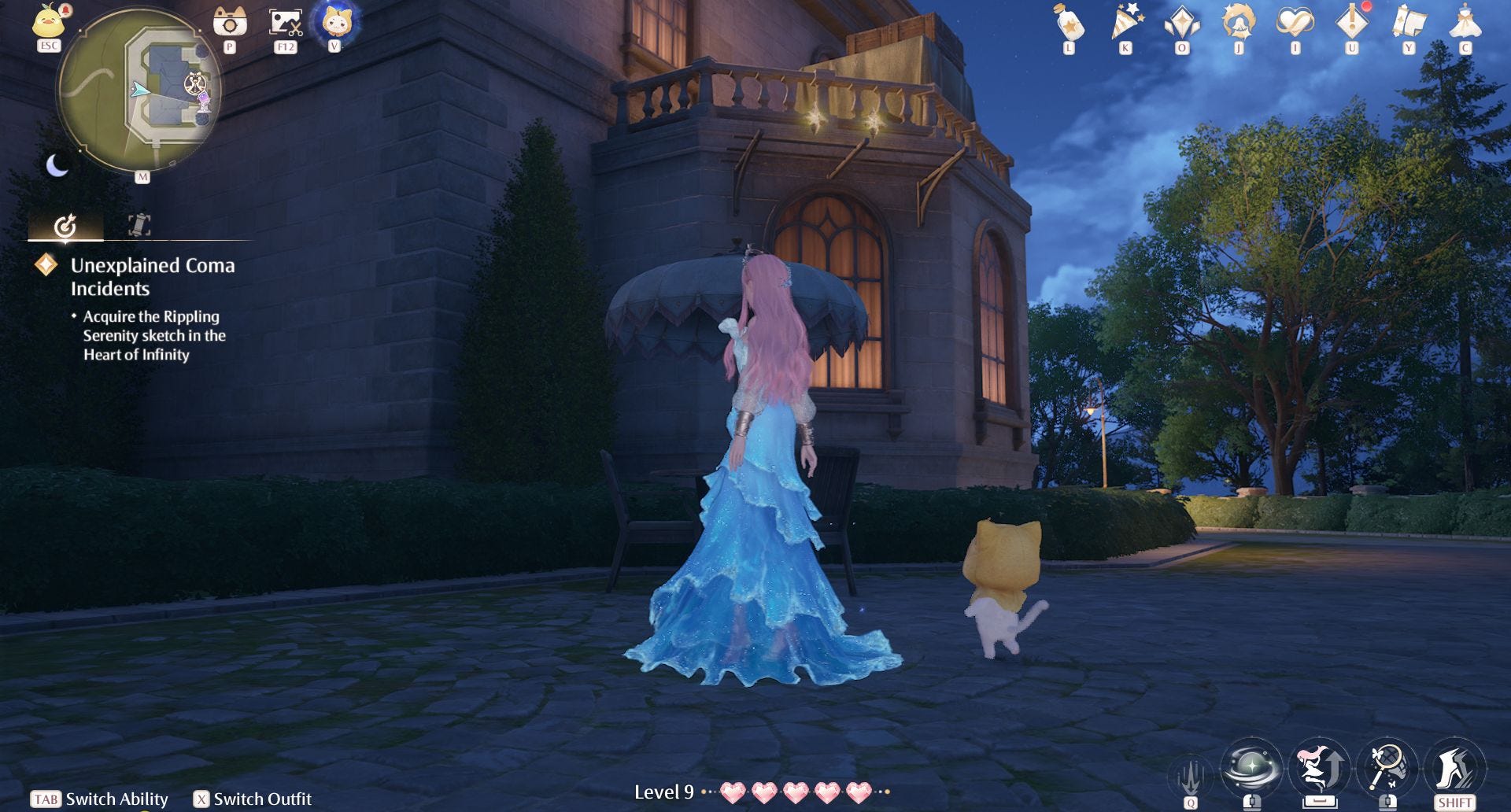Open the star bottle icon
Viewport: 1511px width, 812px height.
1069,24
